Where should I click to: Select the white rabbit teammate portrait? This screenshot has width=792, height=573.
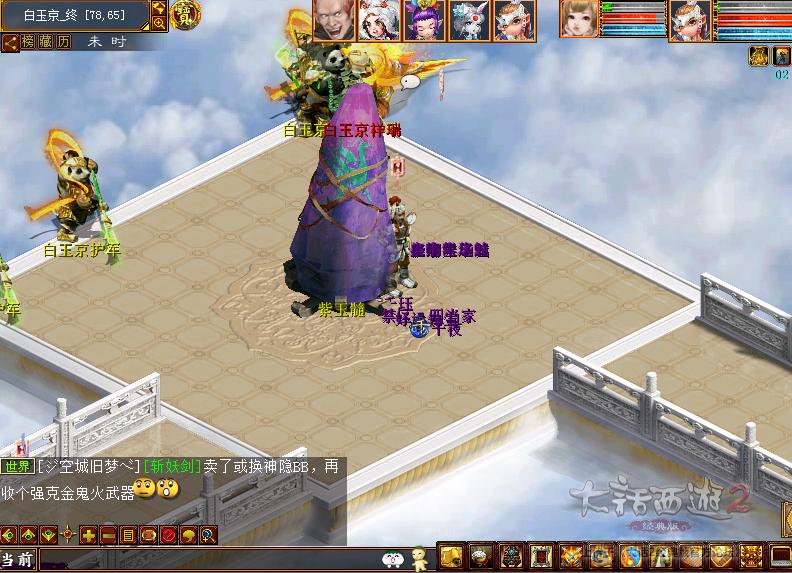[x=469, y=20]
